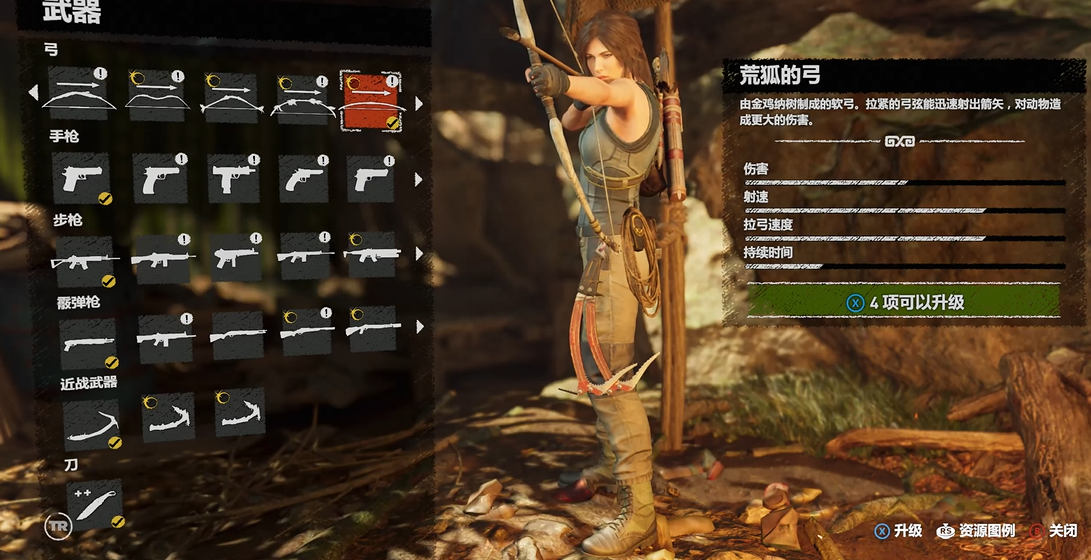The height and width of the screenshot is (560, 1091).
Task: Select the equipped pistol with the checkmark
Action: click(81, 179)
